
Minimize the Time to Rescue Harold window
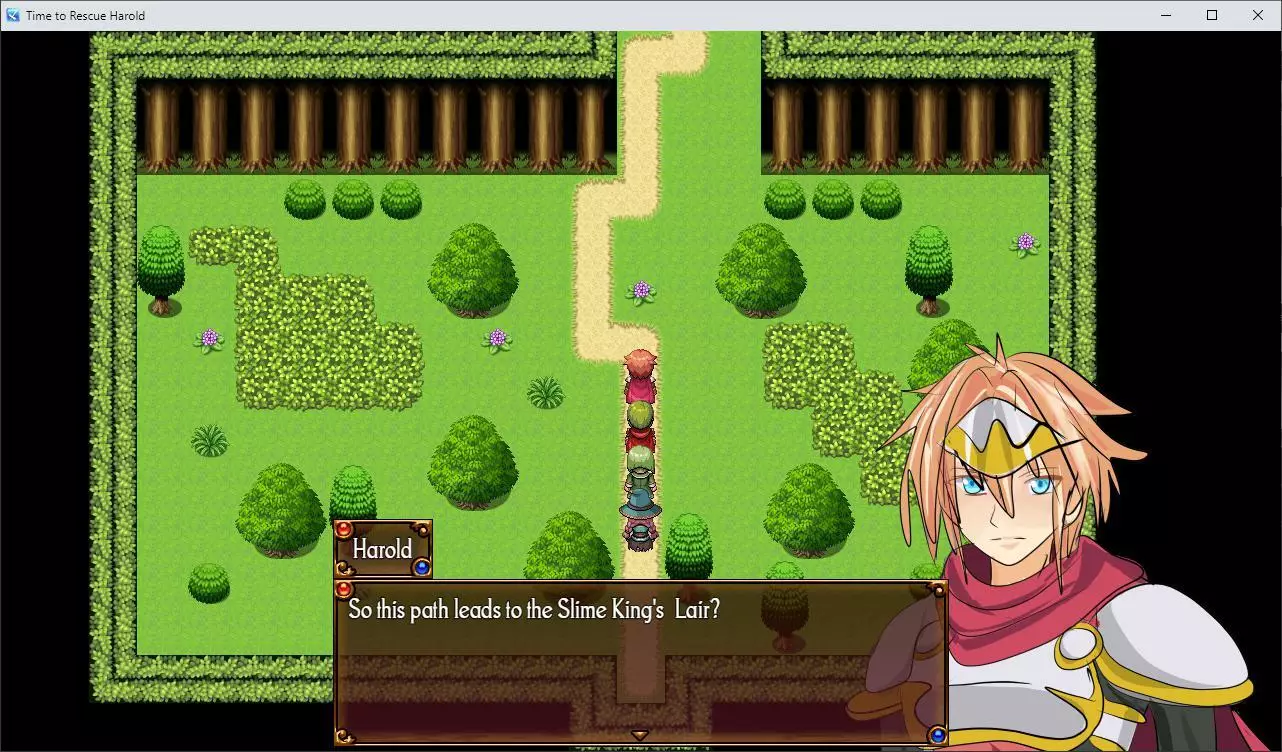(x=1166, y=15)
